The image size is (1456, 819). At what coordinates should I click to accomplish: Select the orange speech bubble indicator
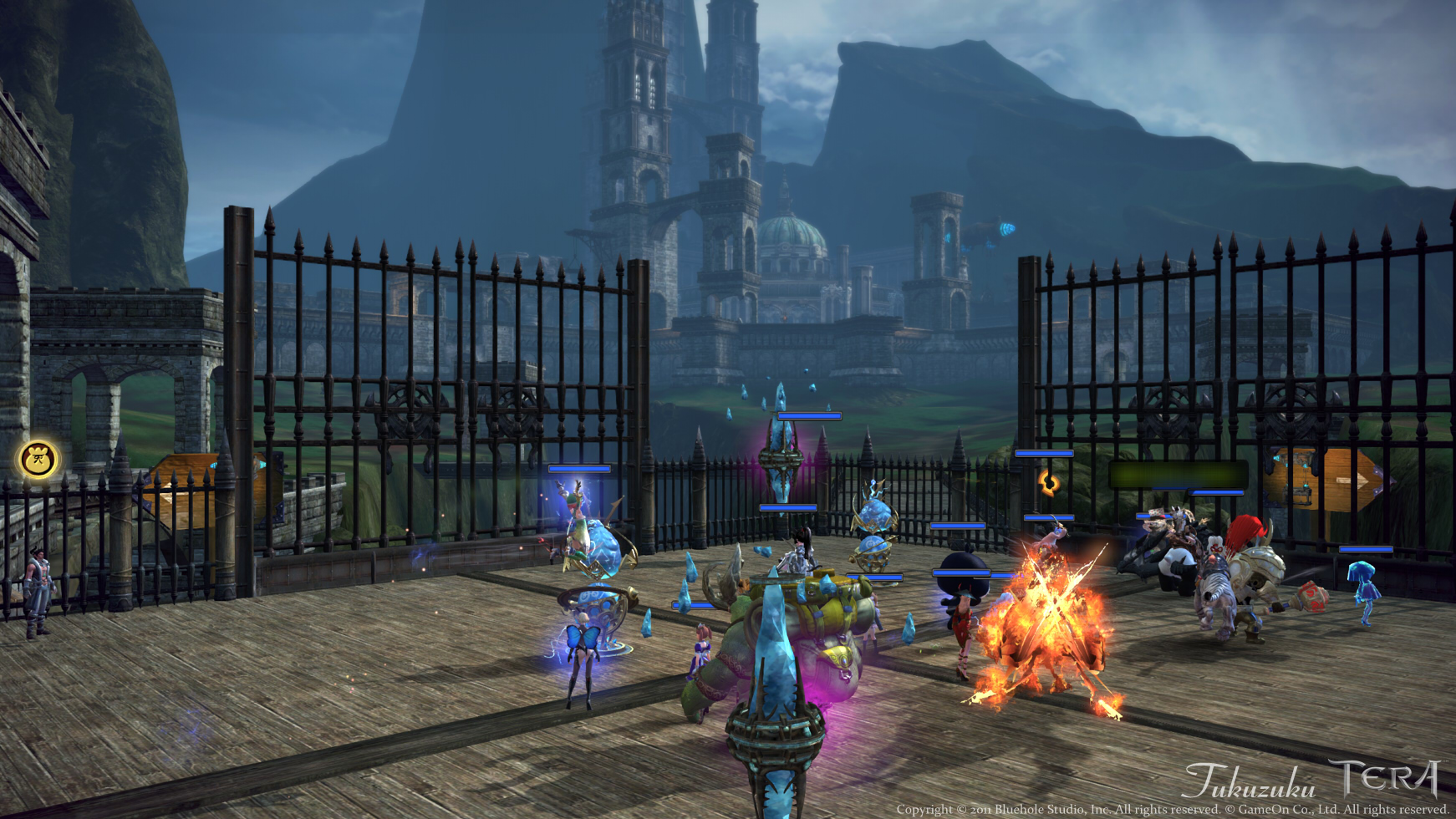click(x=1051, y=481)
